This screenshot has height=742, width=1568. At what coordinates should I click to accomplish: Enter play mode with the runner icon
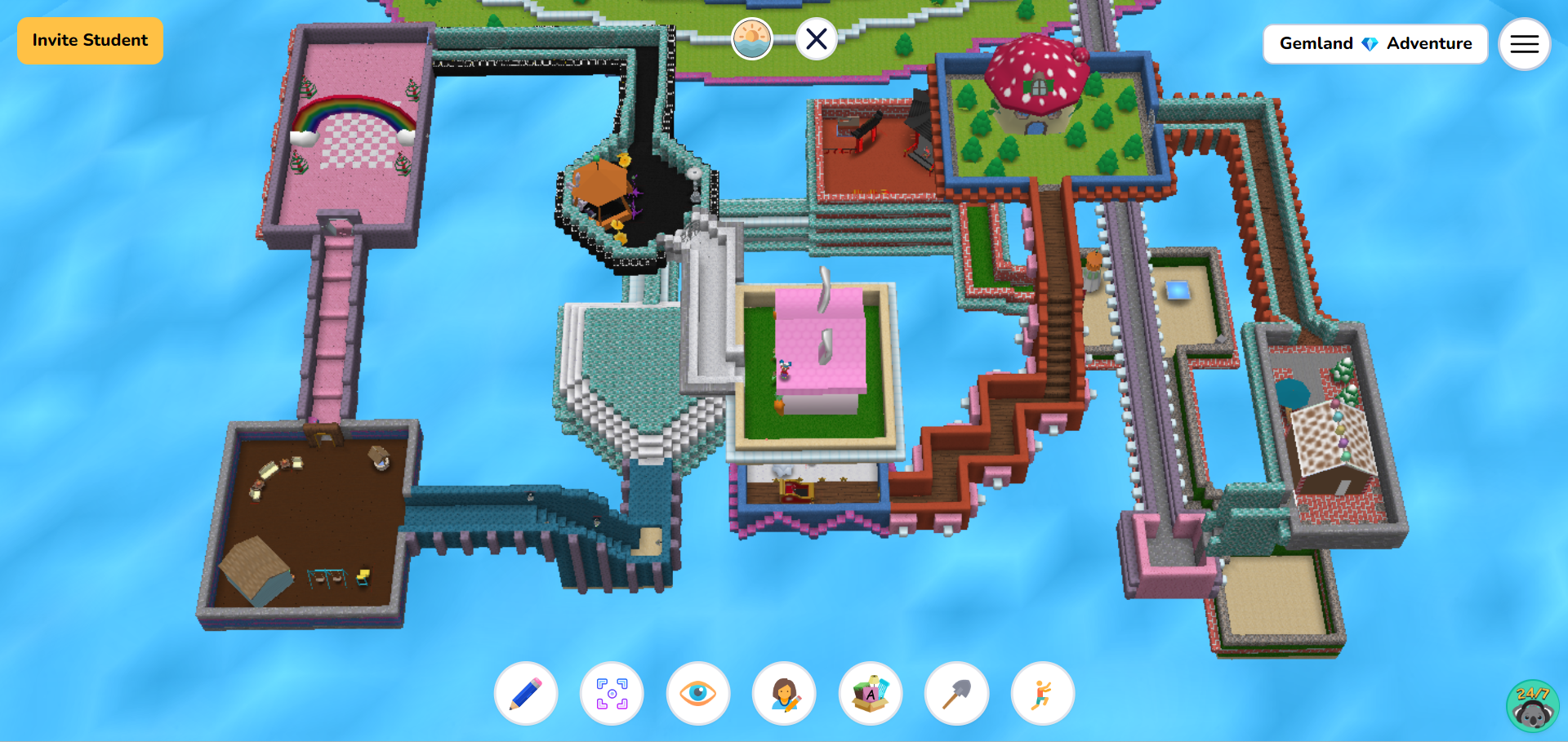click(1041, 693)
